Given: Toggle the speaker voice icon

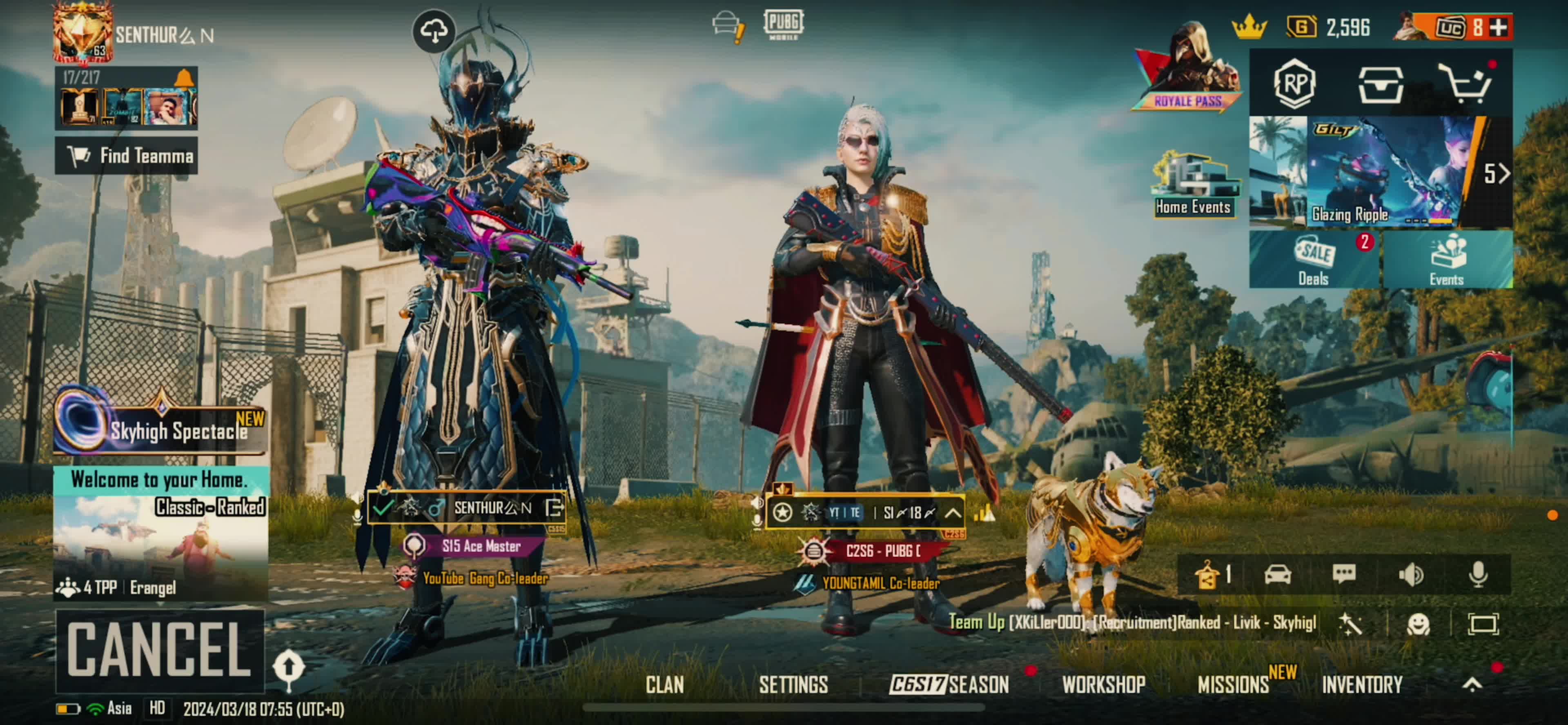Looking at the screenshot, I should 1411,574.
